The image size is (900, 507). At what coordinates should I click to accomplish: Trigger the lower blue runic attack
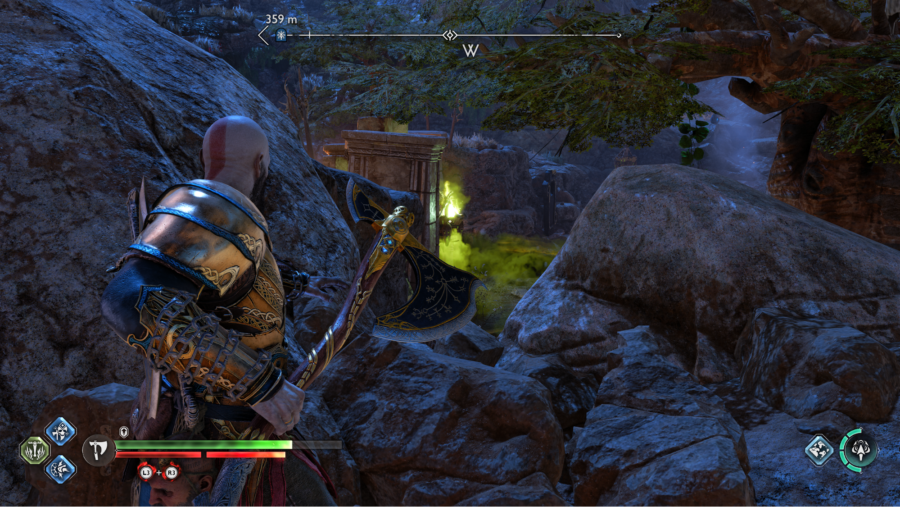pos(60,468)
